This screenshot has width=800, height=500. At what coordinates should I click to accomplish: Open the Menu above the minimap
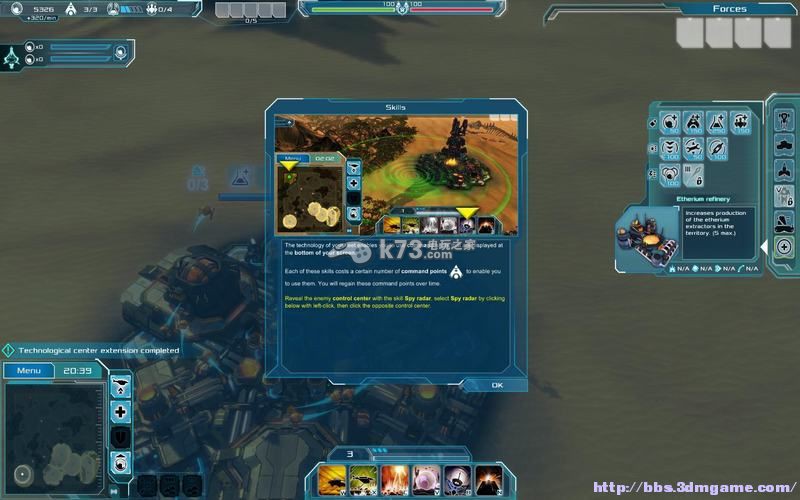28,371
